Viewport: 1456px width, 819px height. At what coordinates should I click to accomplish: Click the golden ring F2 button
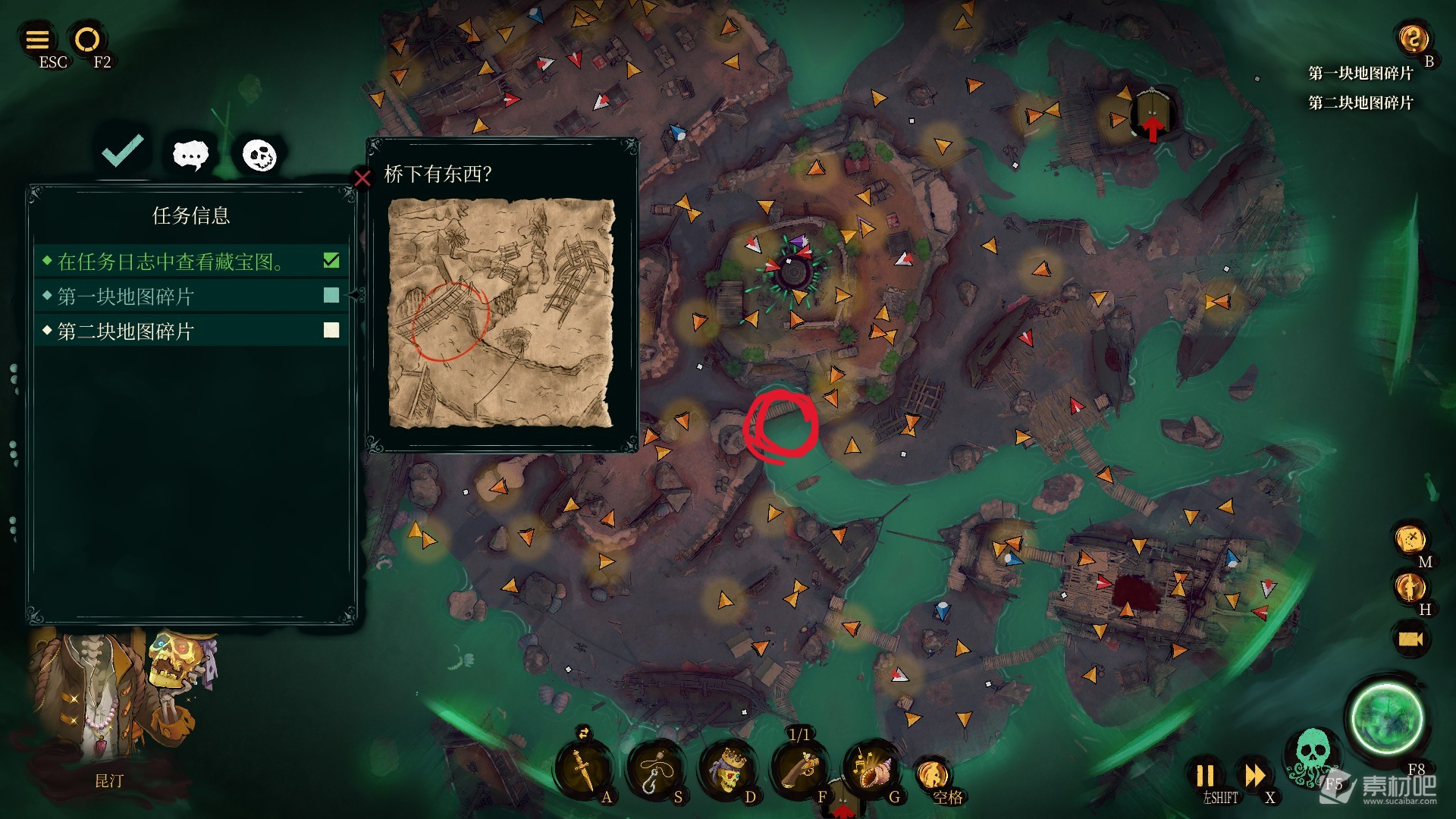(x=87, y=39)
